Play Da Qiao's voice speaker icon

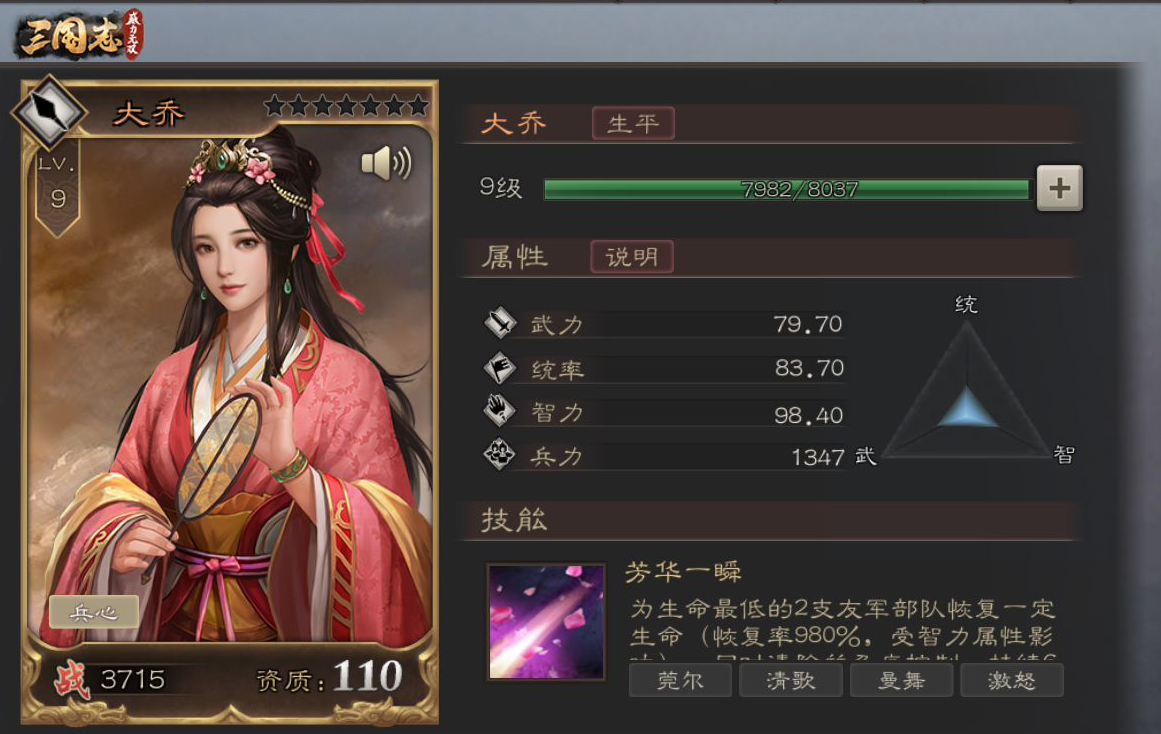[x=386, y=164]
